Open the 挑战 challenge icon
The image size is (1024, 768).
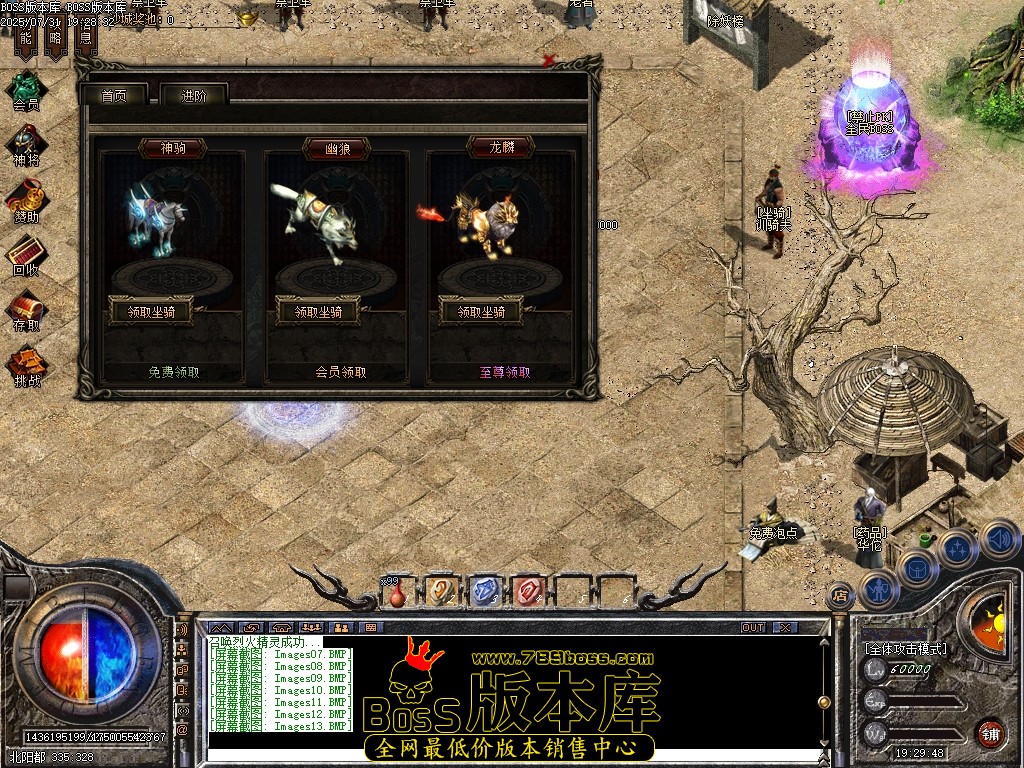pyautogui.click(x=26, y=364)
